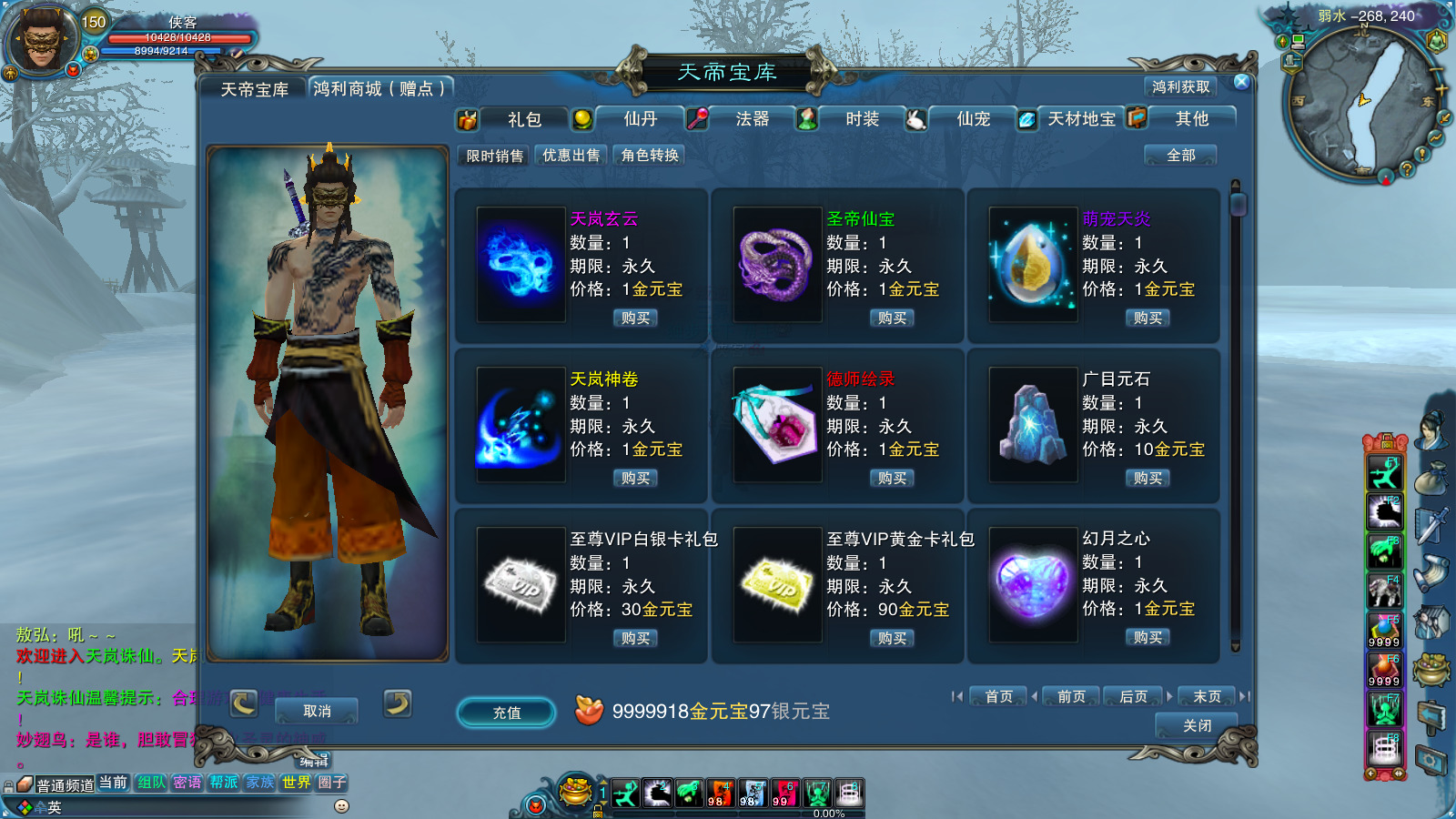
Task: Open the 鸿利获取 button
Action: click(1180, 87)
